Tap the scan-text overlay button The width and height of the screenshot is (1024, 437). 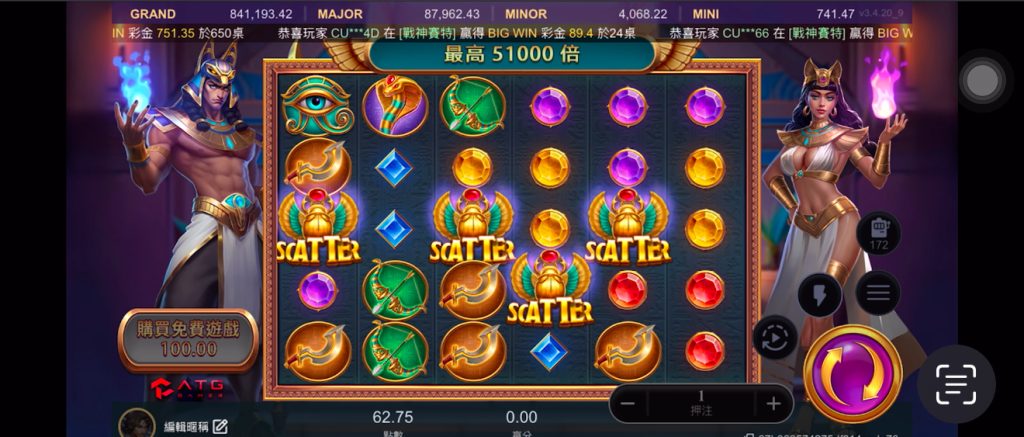click(x=955, y=384)
